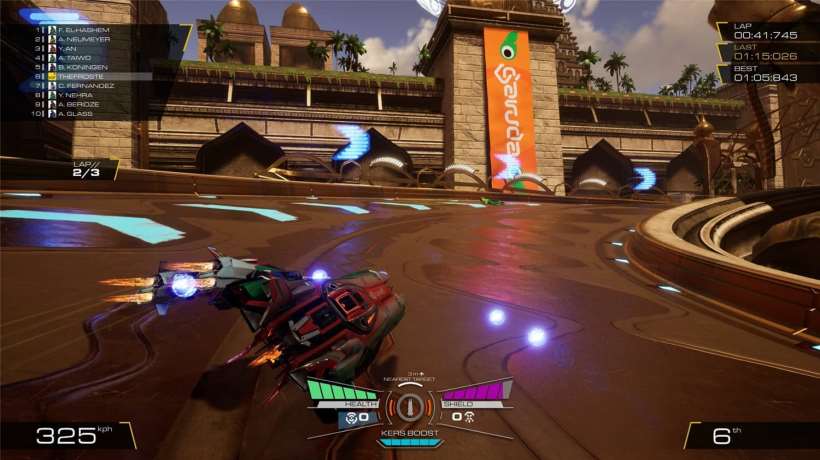Screen dimensions: 820x460
Task: Click A. Glass in tenth place
Action: 78,113
